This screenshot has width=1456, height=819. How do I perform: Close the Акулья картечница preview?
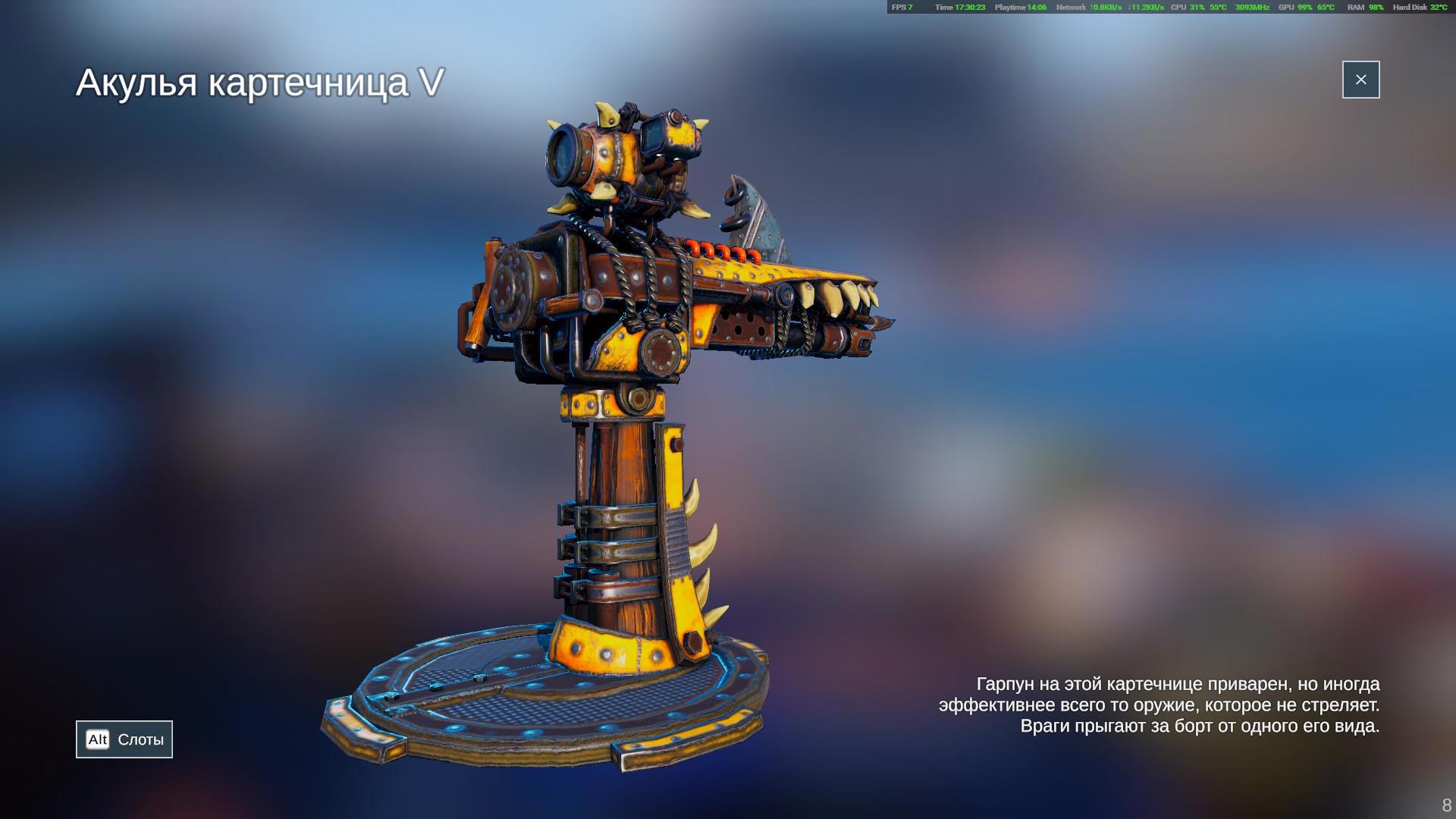(1360, 80)
